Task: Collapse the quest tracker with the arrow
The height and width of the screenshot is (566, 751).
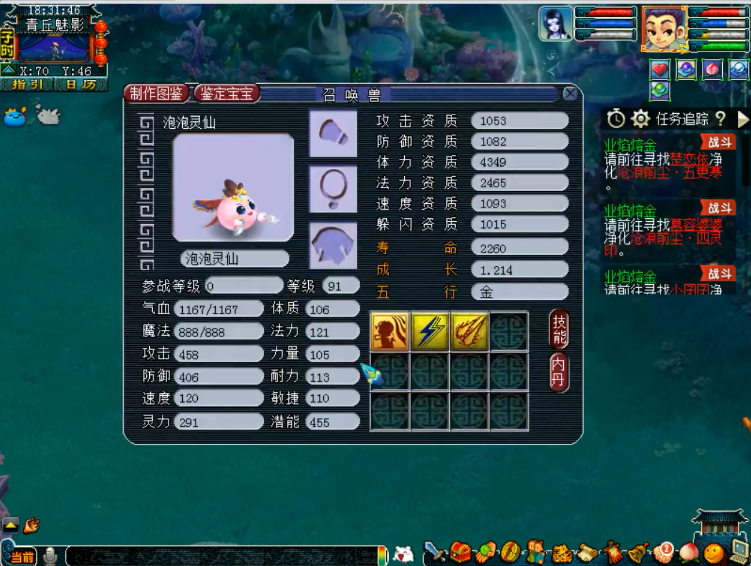Action: (742, 119)
